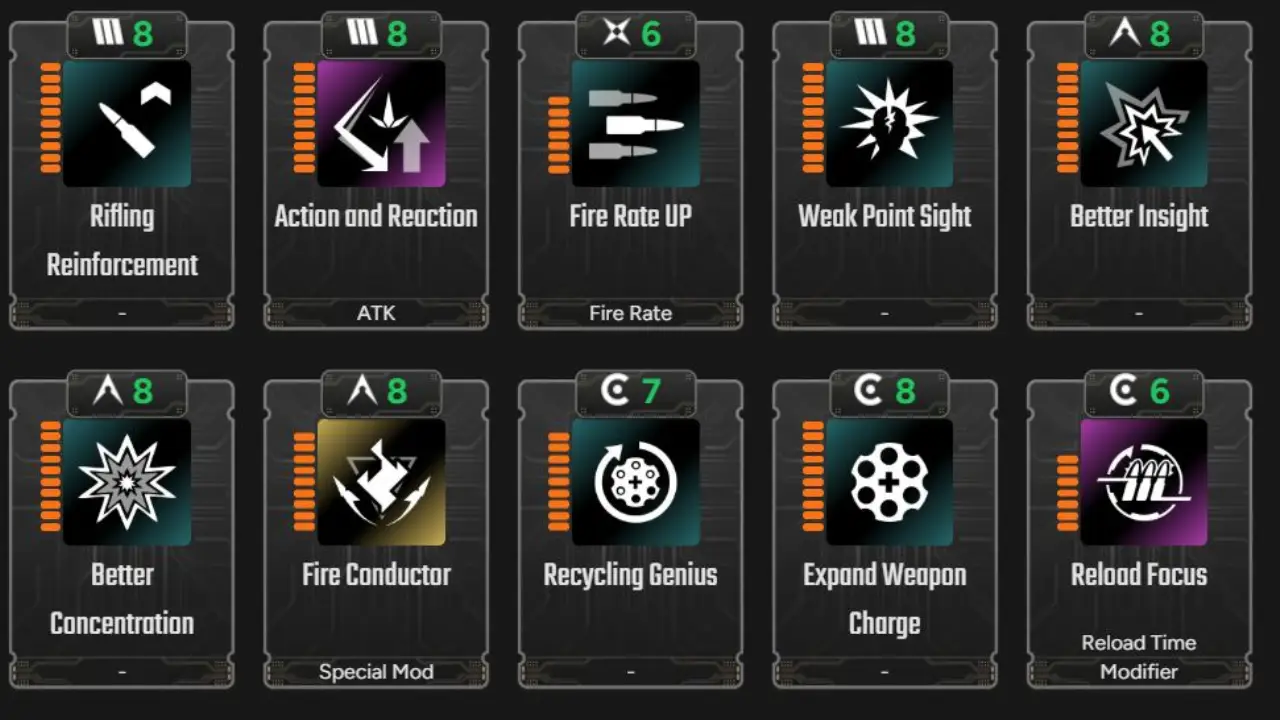Select the Expand Weapon Charge drum icon
This screenshot has height=720, width=1280.
pos(884,482)
